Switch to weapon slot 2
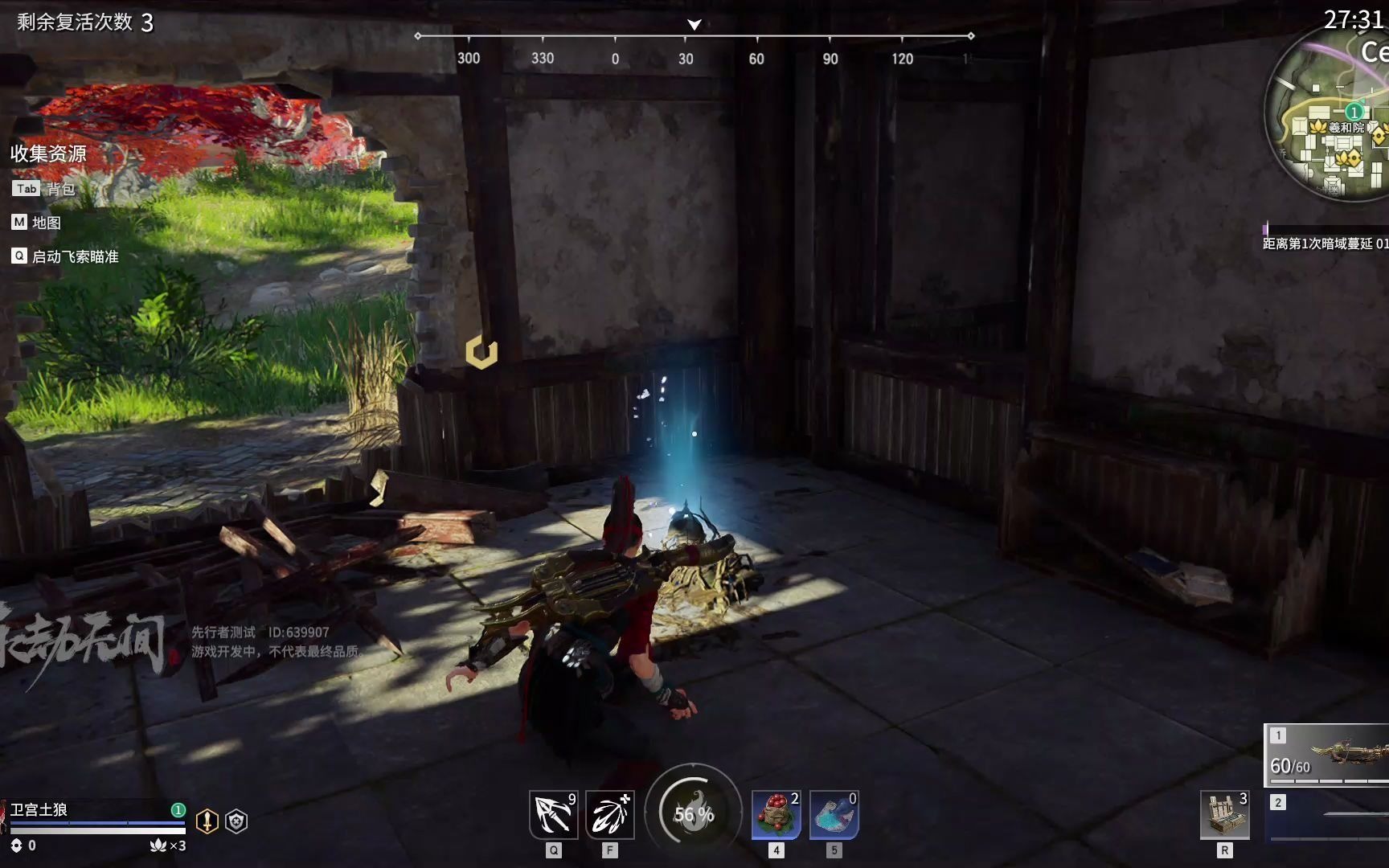Viewport: 1389px width, 868px height. (x=1328, y=815)
